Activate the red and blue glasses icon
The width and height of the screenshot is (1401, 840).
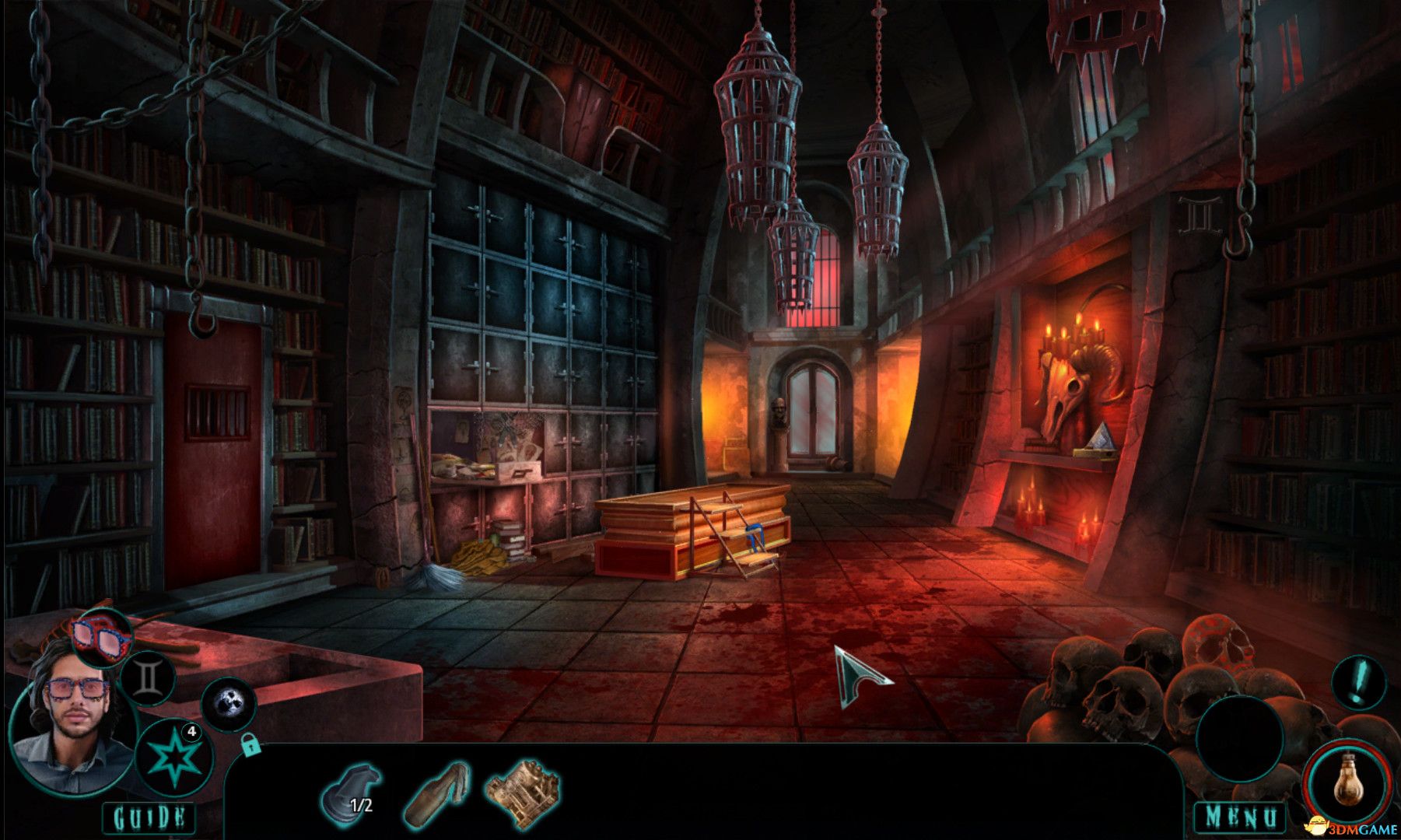[x=103, y=635]
